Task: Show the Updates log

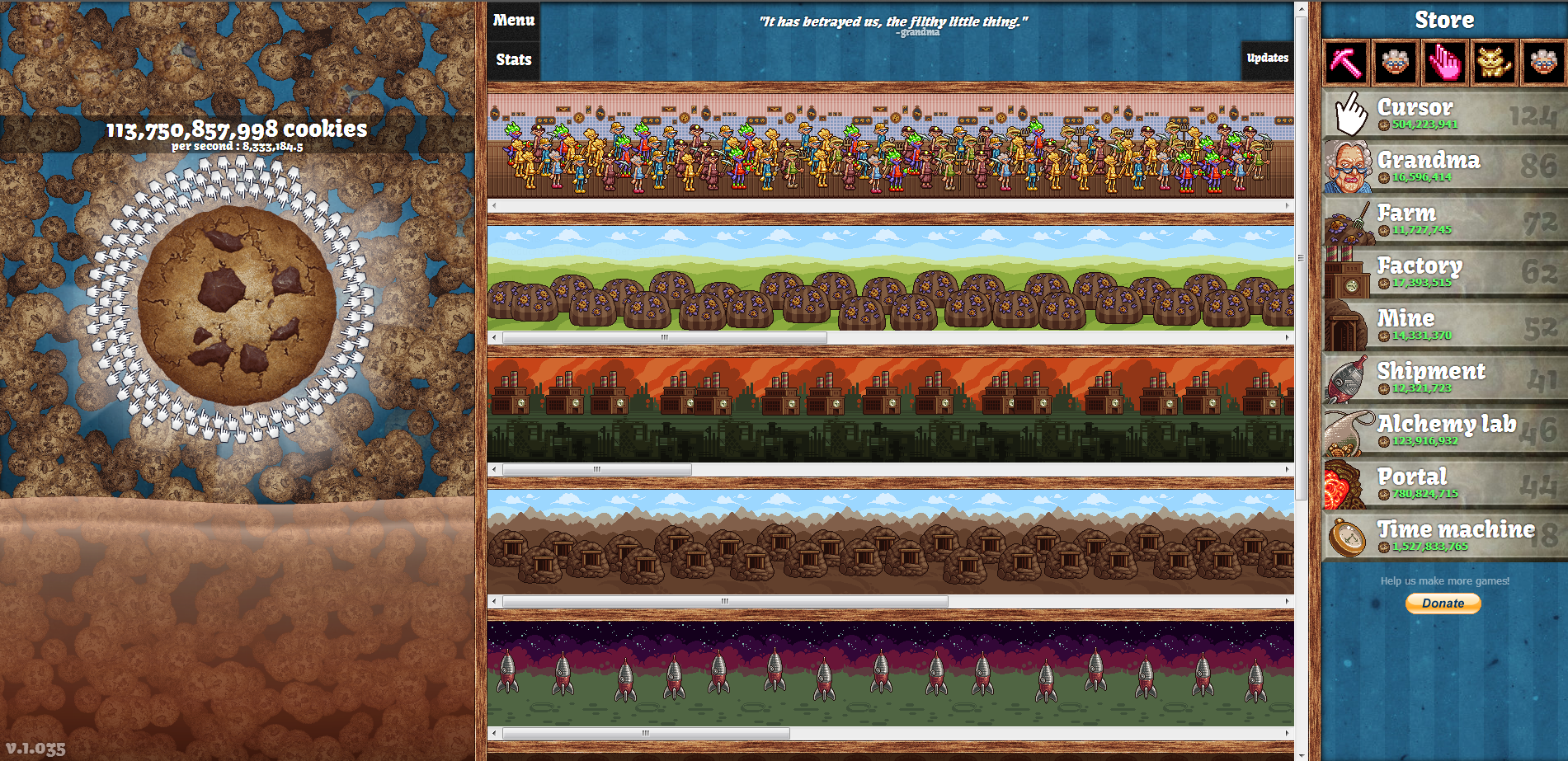Action: [1267, 59]
